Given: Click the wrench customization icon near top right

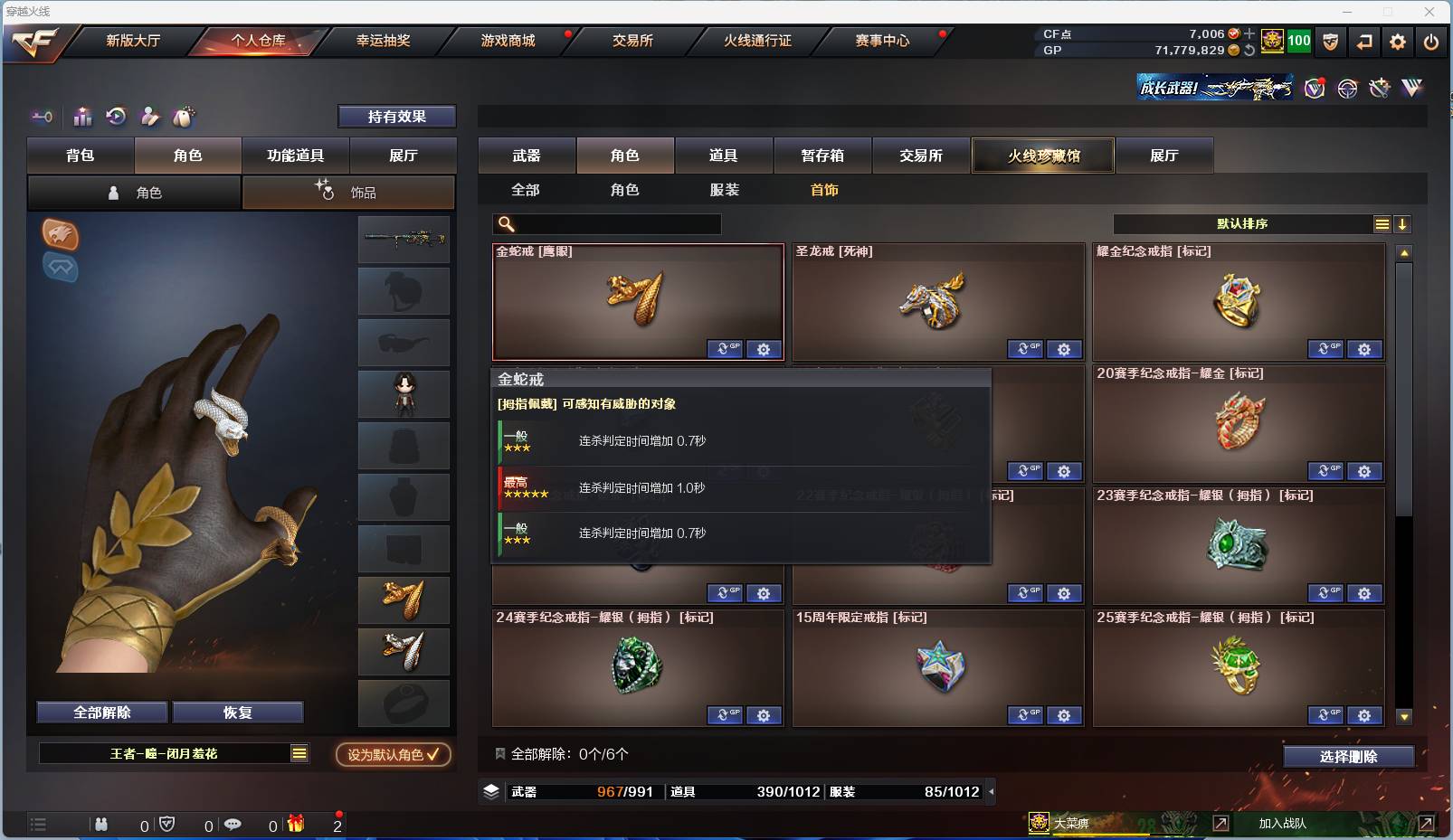Looking at the screenshot, I should [x=1379, y=89].
